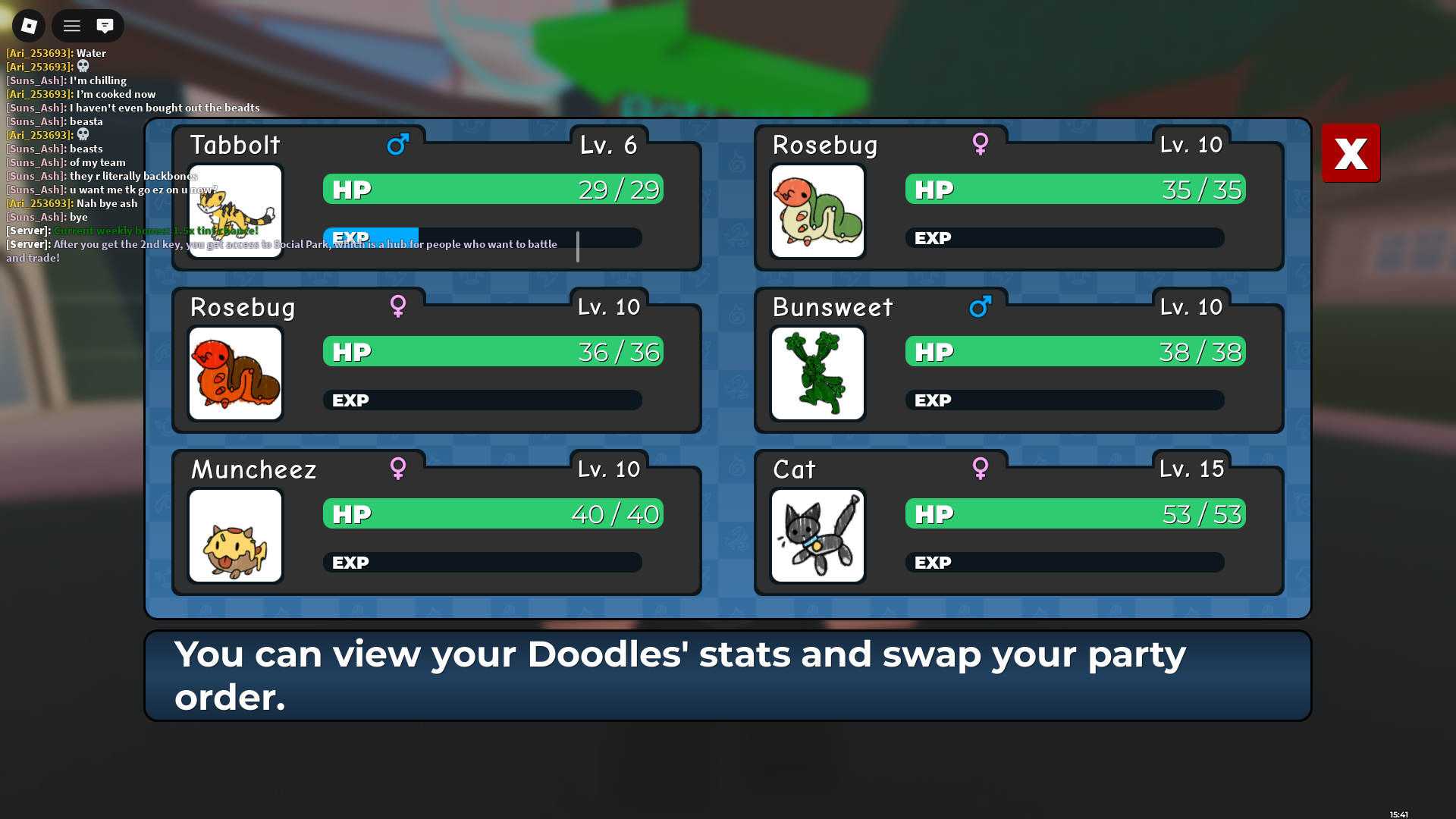Click Tabbolt's blue EXP progress bar
The width and height of the screenshot is (1456, 819).
(372, 237)
